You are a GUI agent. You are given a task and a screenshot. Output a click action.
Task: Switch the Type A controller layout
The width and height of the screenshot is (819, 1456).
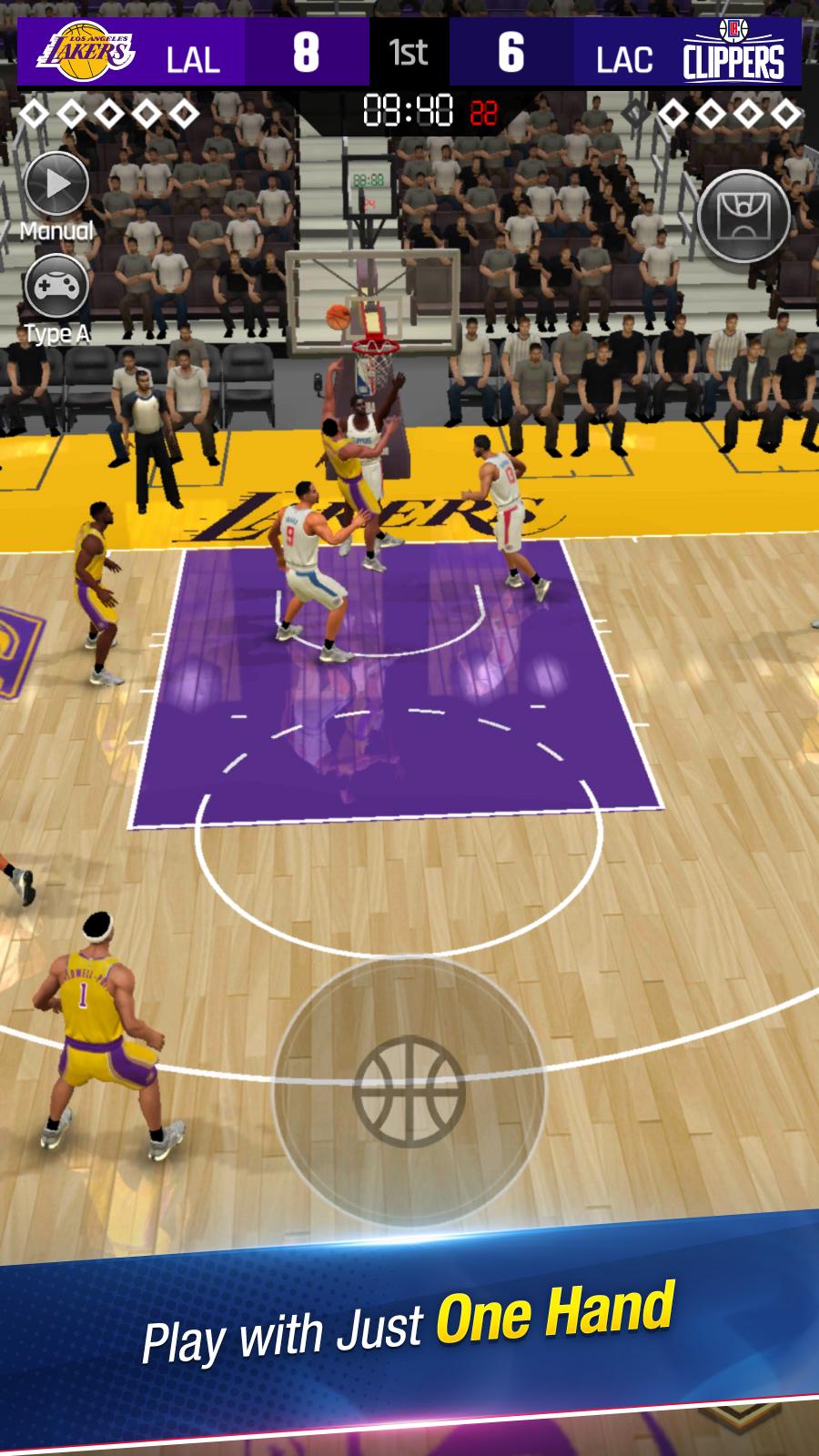pyautogui.click(x=56, y=288)
